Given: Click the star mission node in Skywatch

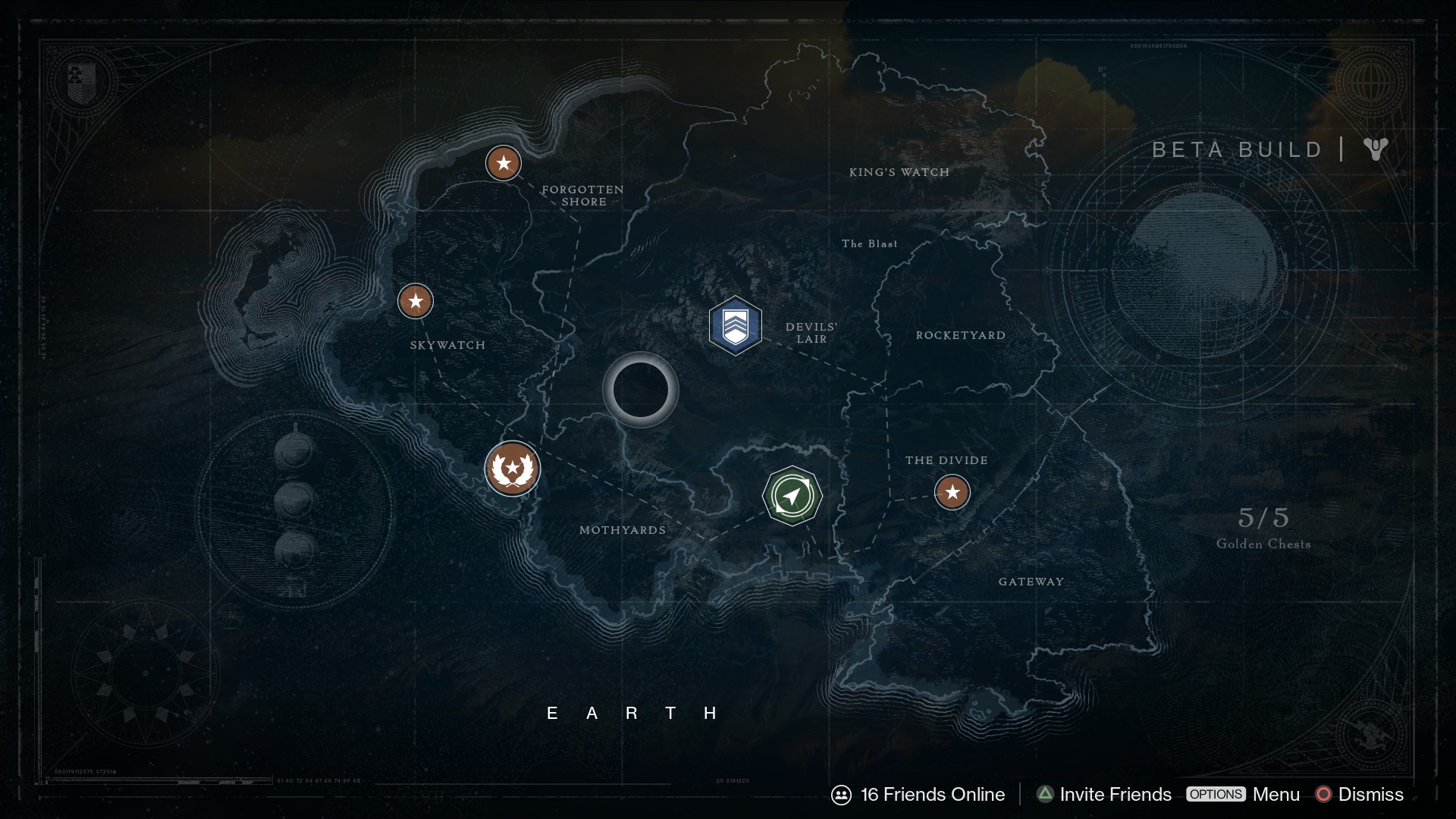Looking at the screenshot, I should 415,300.
